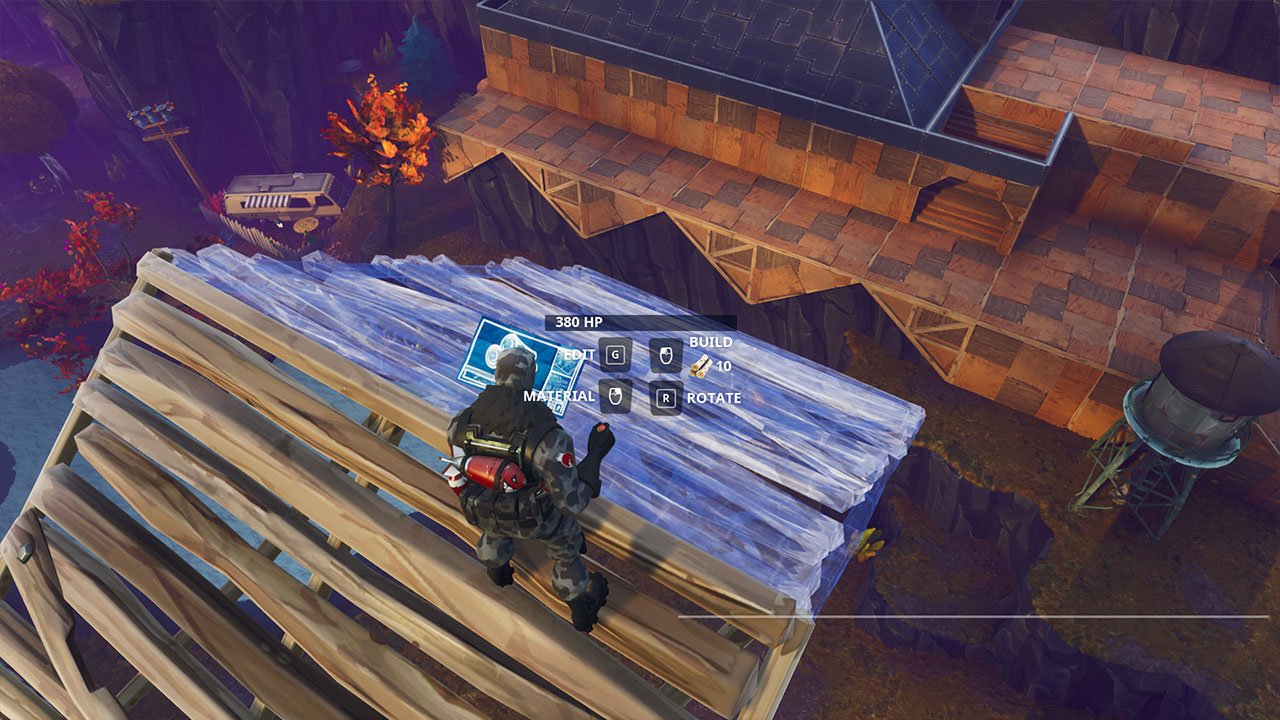Viewport: 1280px width, 720px height.
Task: Toggle material cycling via the mouse keybind prompt
Action: pos(615,398)
